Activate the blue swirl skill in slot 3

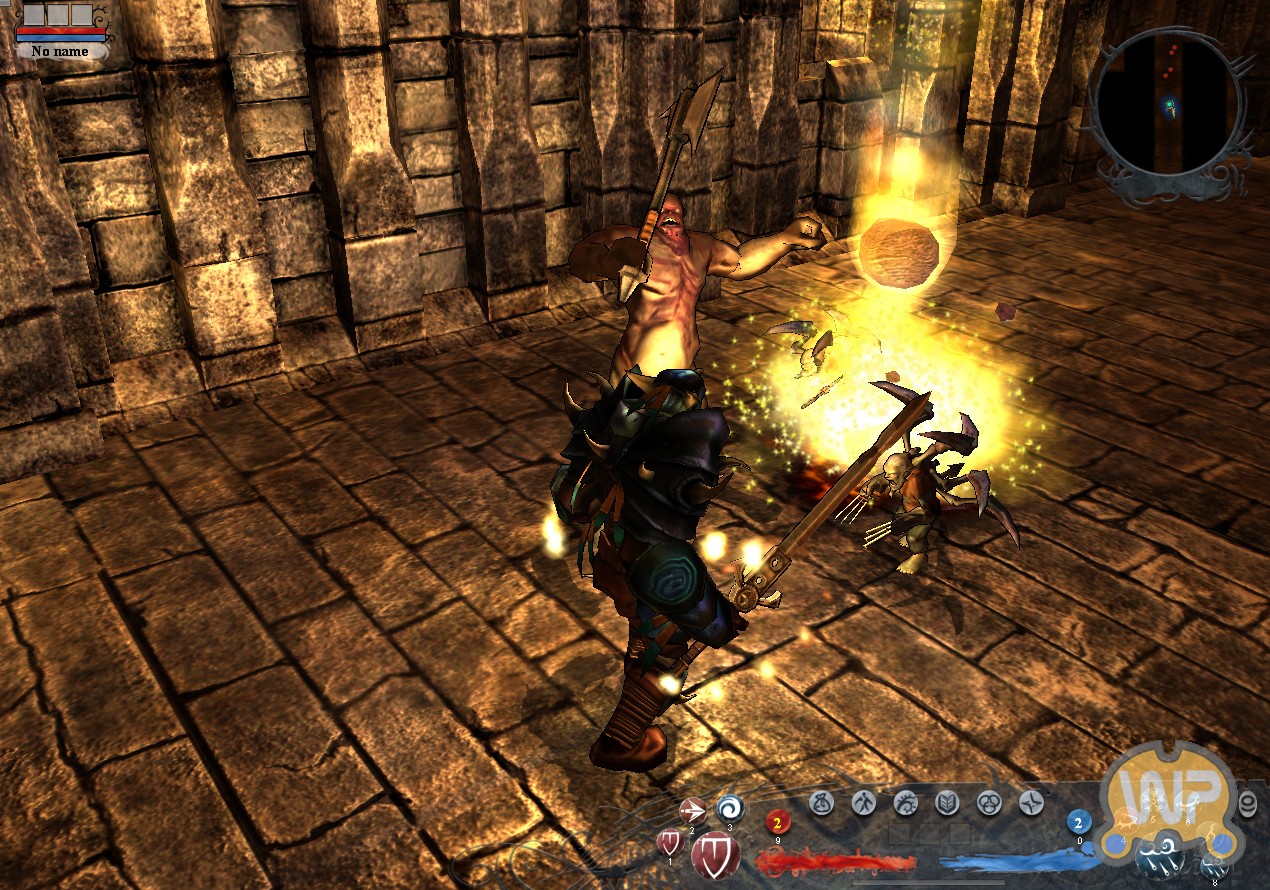(x=730, y=807)
